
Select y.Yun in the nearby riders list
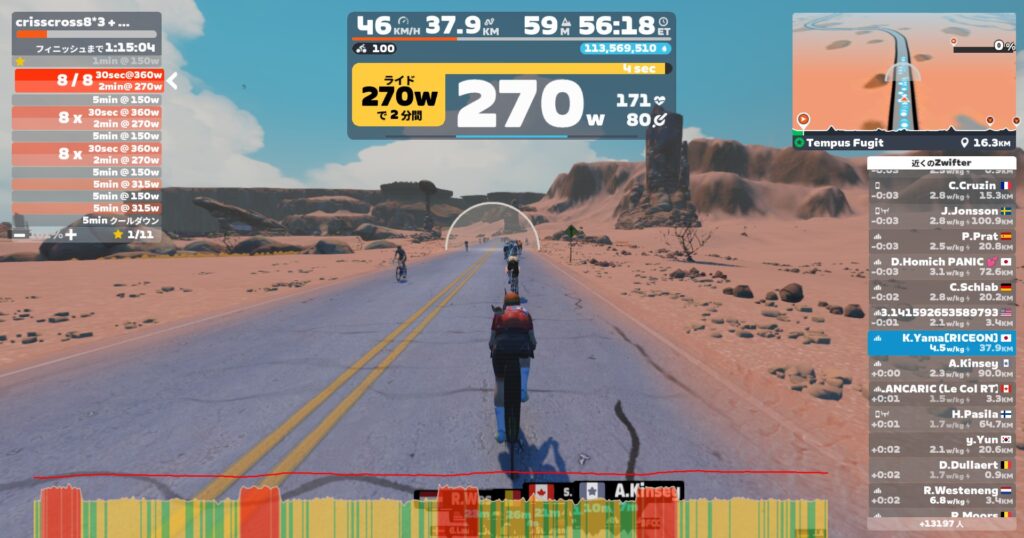click(942, 444)
